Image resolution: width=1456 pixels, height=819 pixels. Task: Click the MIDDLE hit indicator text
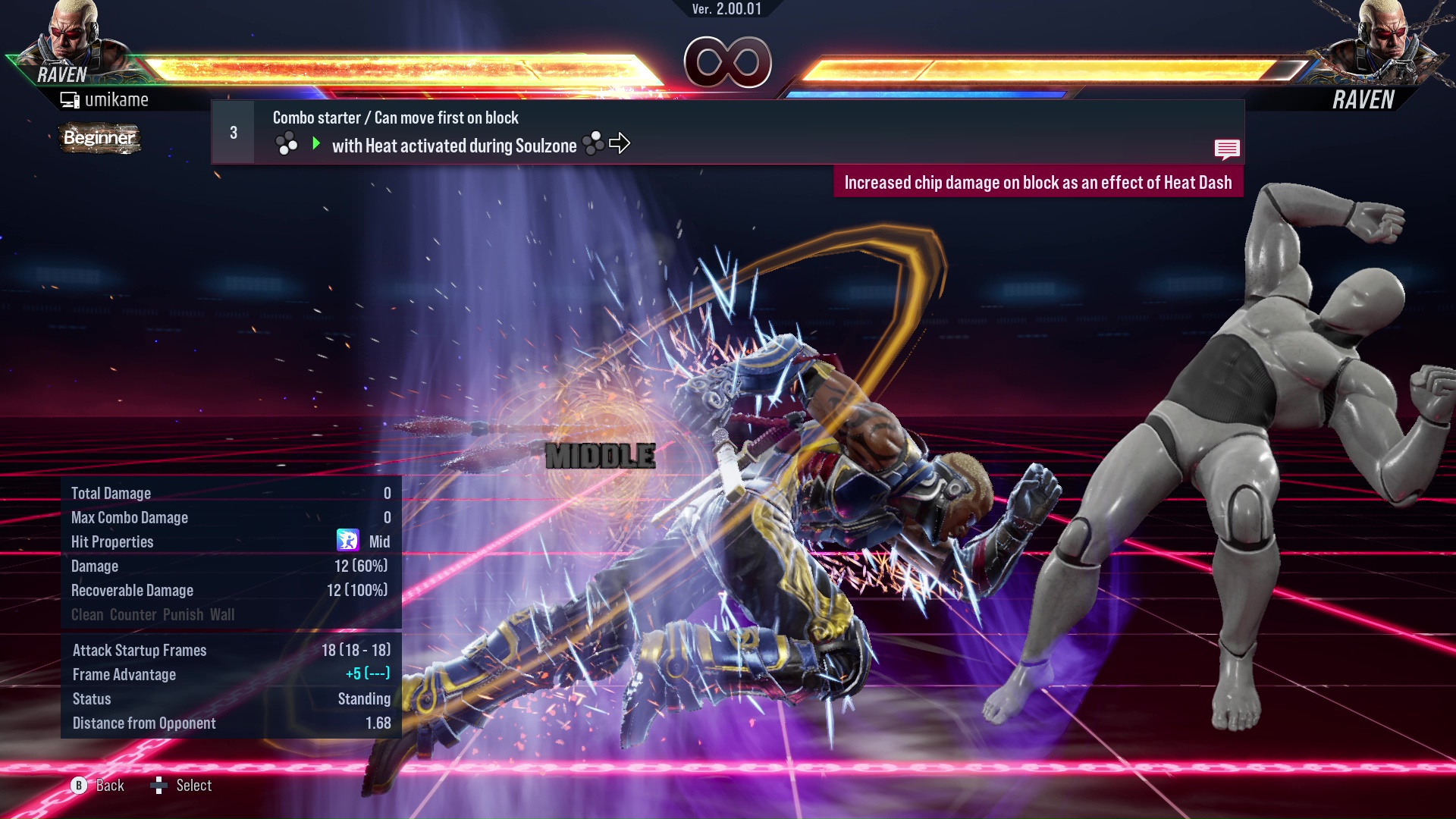click(x=600, y=455)
